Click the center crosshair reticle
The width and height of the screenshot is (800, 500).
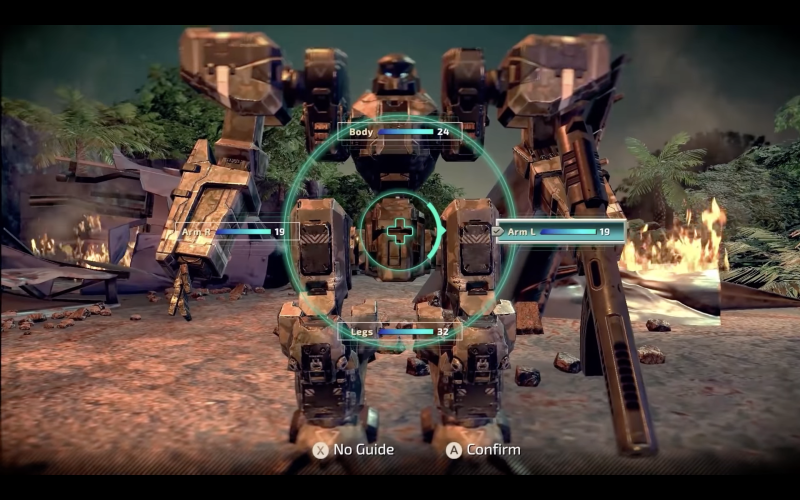pyautogui.click(x=399, y=232)
